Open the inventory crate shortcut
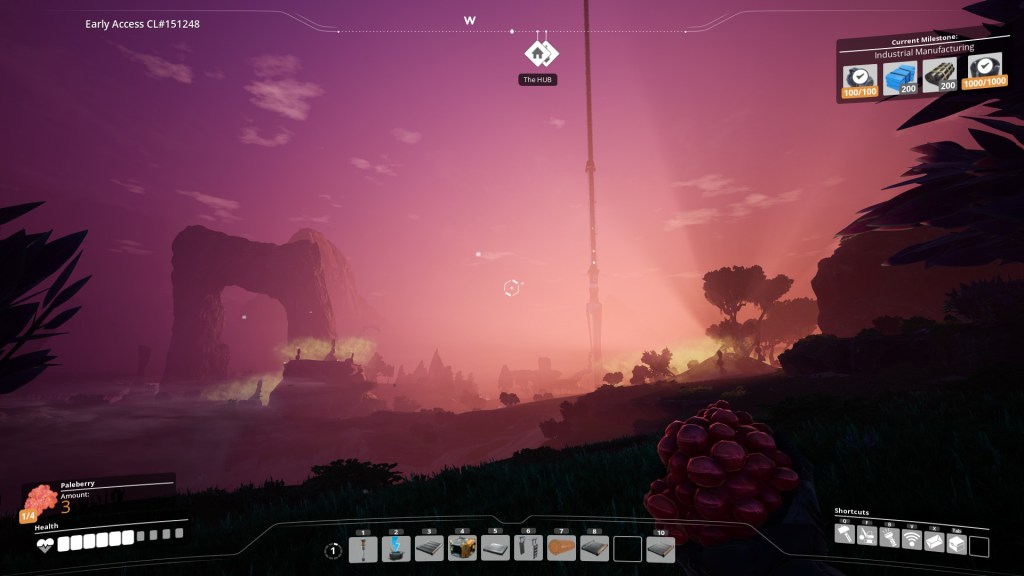 (955, 540)
